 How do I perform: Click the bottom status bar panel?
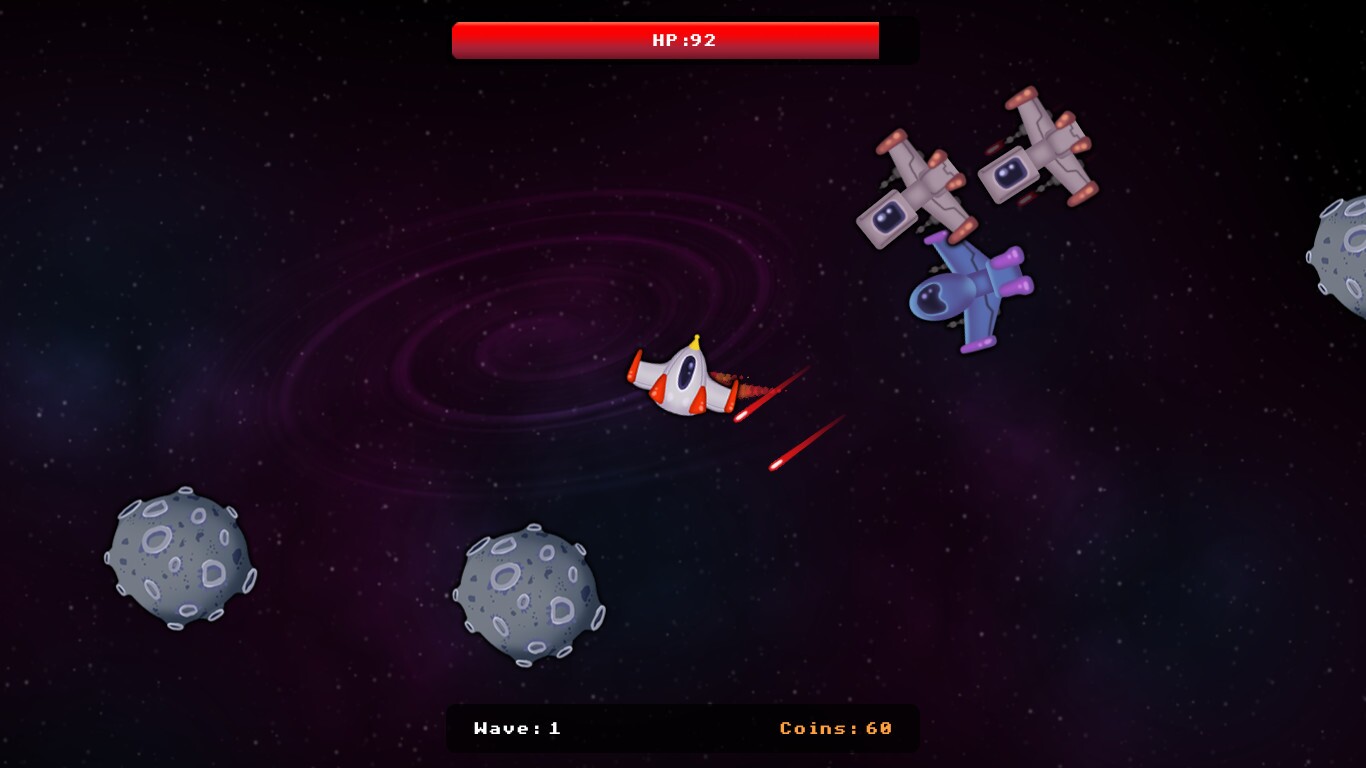(x=683, y=728)
